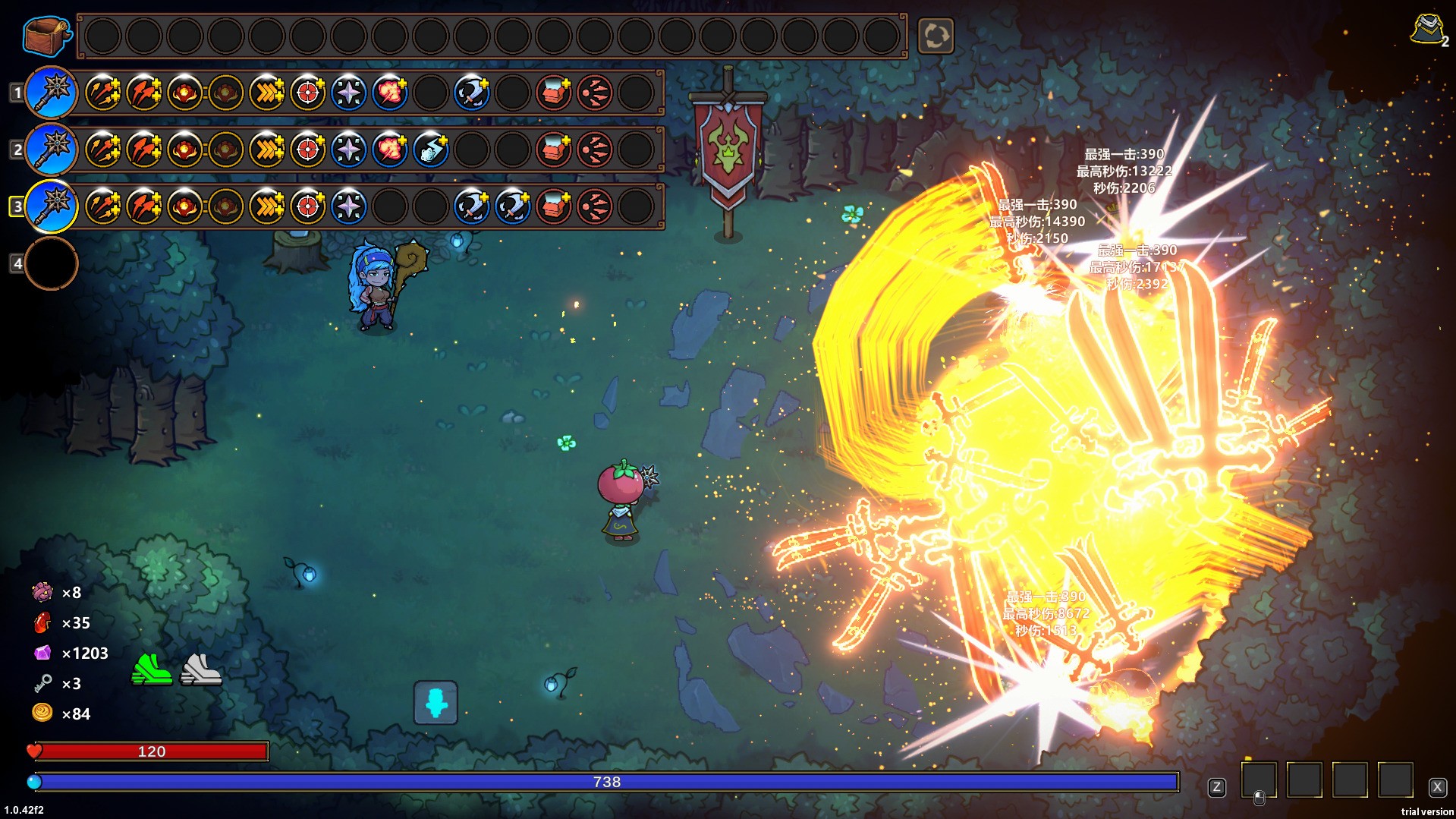The image size is (1456, 819).
Task: Select the mace wand numbered 2
Action: 52,150
